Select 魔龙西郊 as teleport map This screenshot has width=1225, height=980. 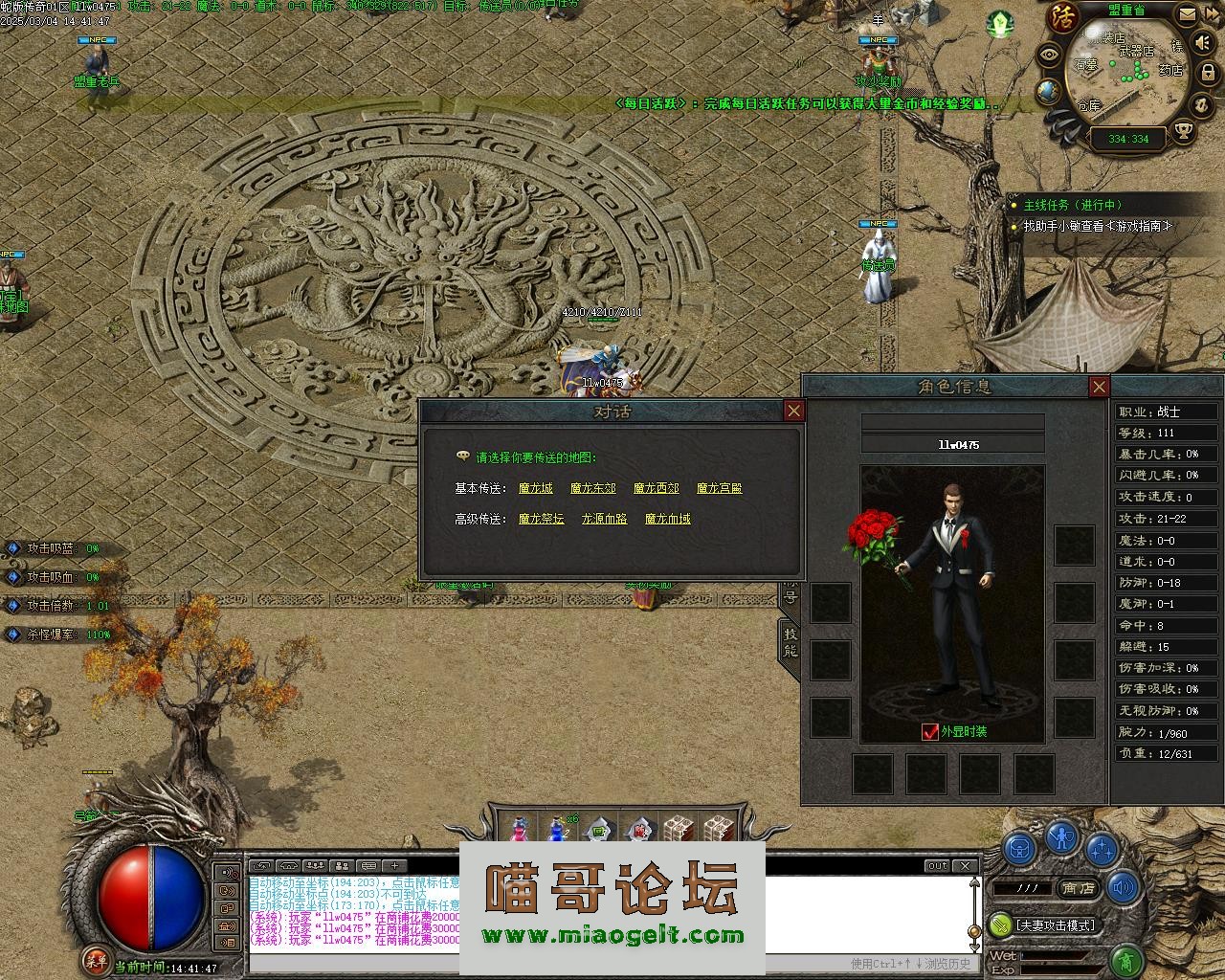[657, 488]
